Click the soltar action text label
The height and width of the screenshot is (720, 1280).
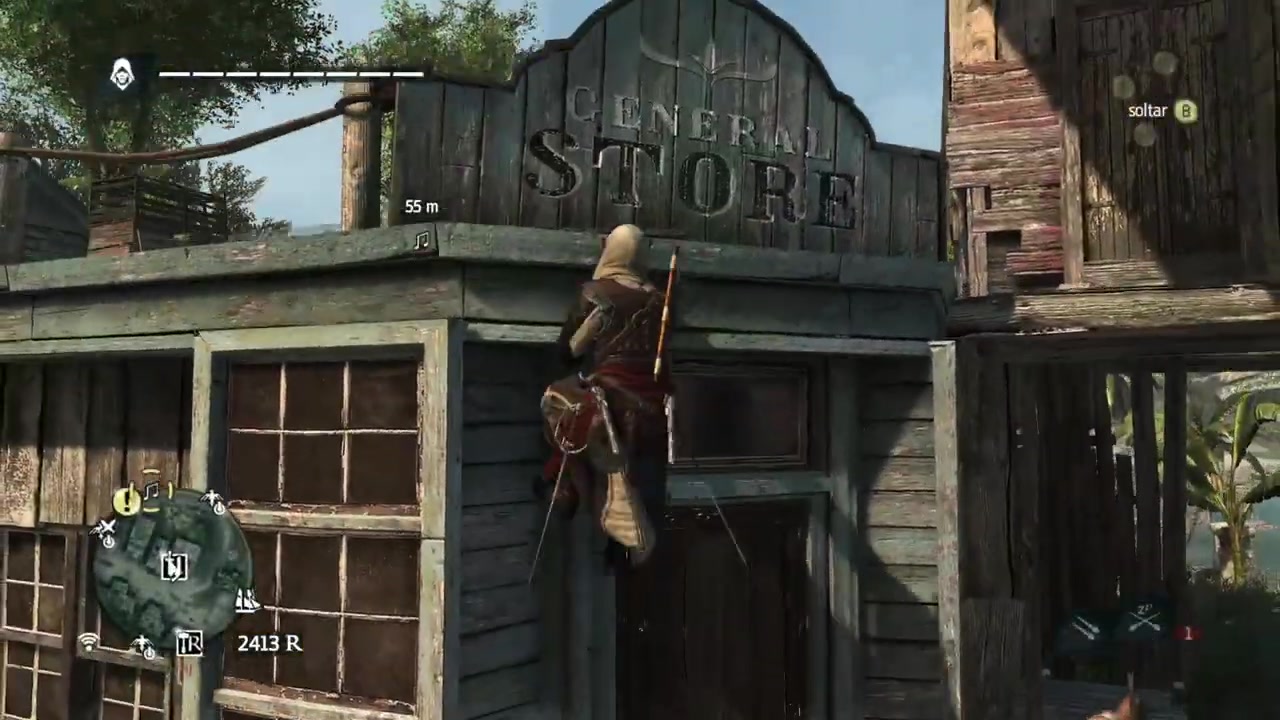(1147, 110)
